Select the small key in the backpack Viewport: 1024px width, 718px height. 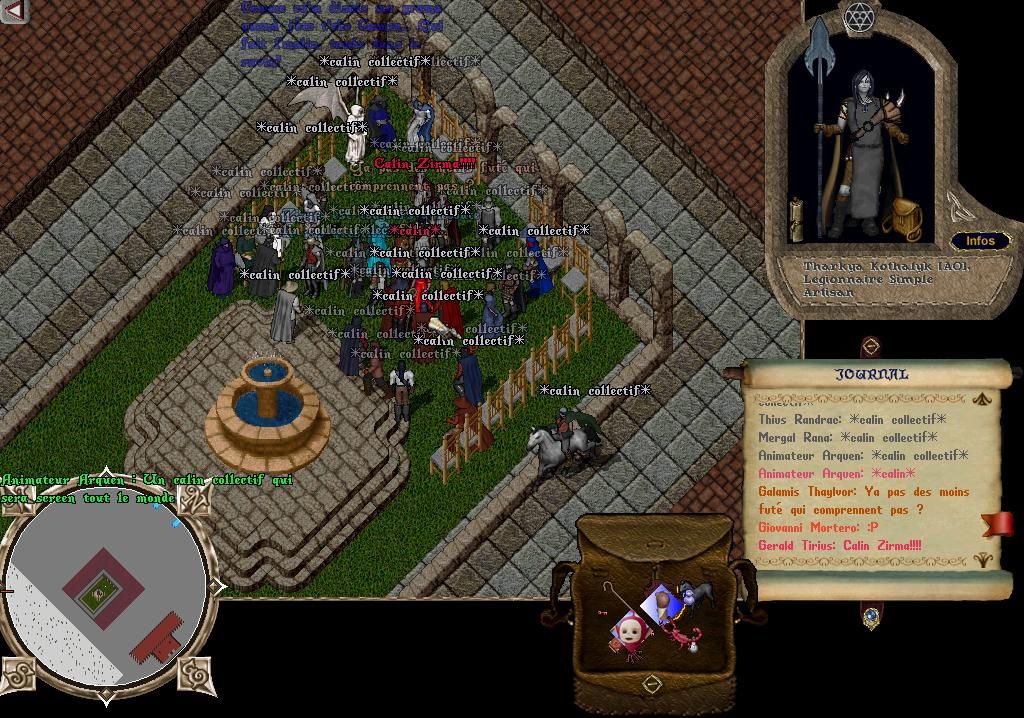[602, 612]
